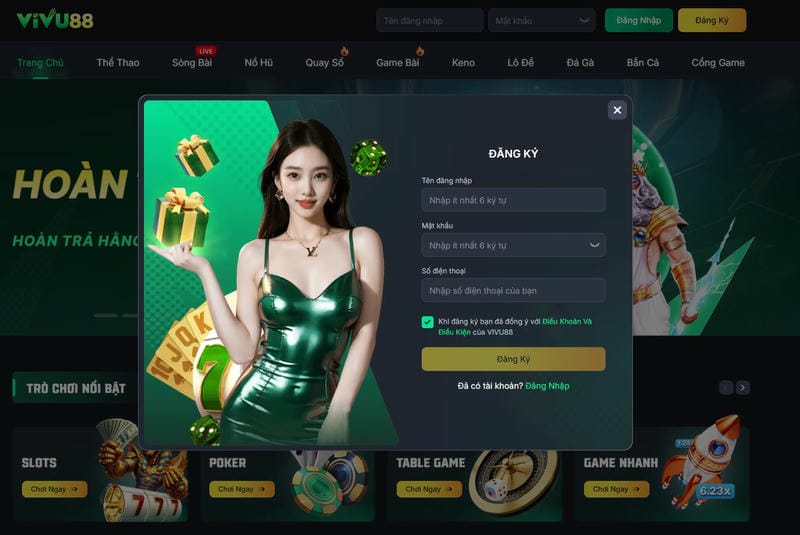800x535 pixels.
Task: Show next featured games with right arrow
Action: 742,387
